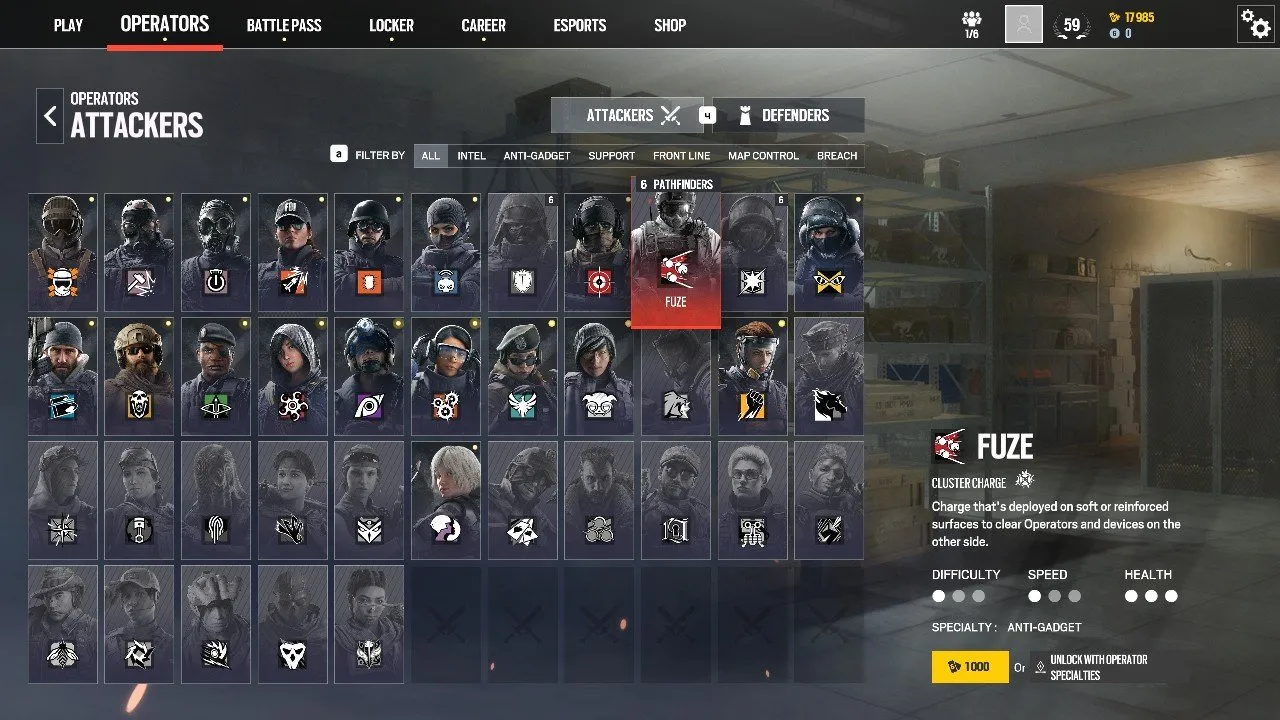Screen dimensions: 1280x720
Task: Select Ash, the operator wearing the FBI cap
Action: [292, 251]
